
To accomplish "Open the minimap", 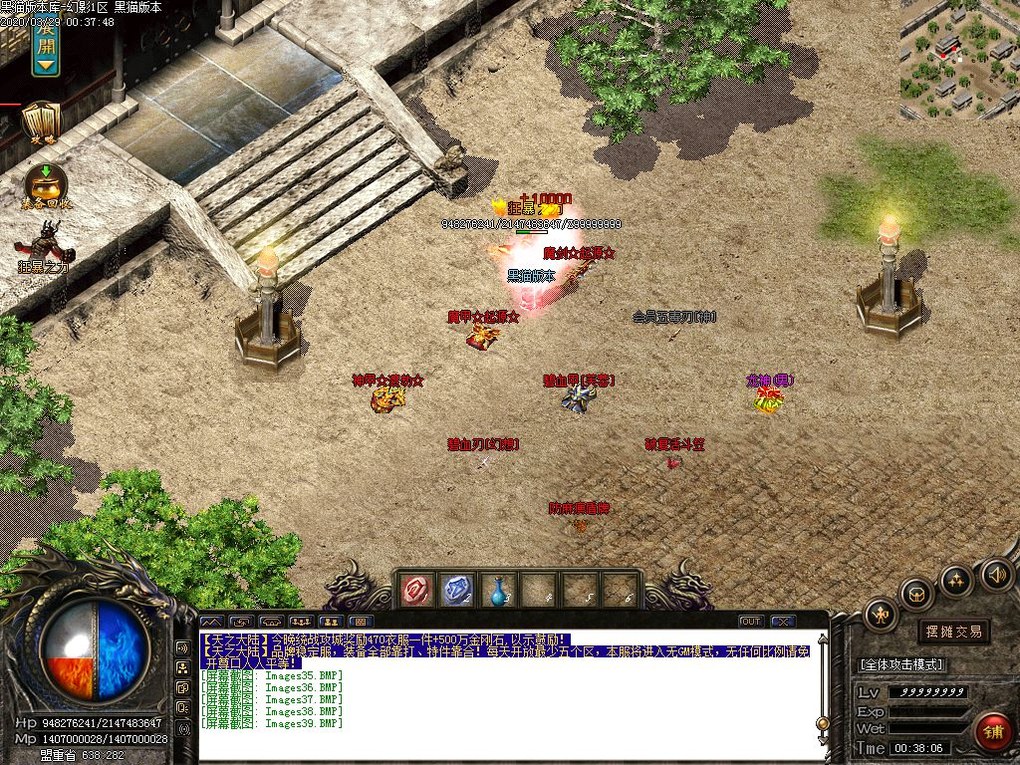I will 958,59.
